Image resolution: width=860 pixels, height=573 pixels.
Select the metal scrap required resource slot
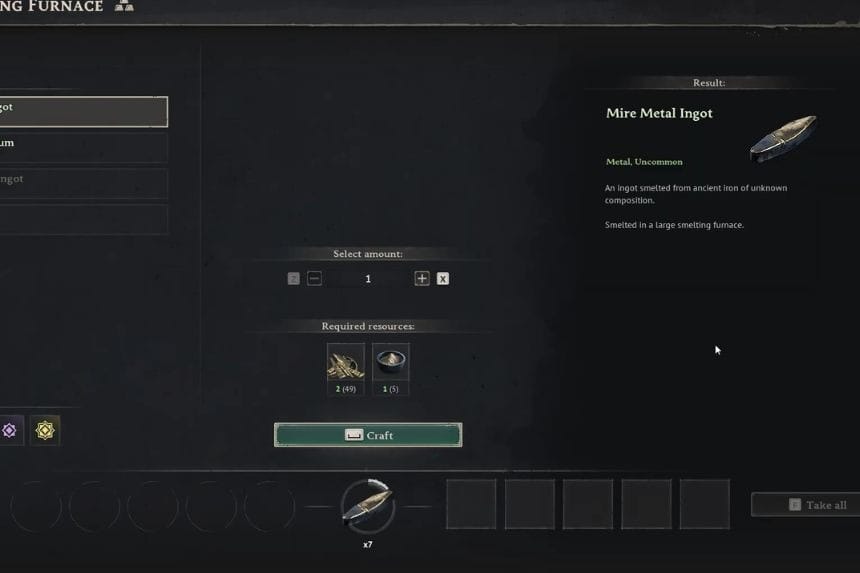(346, 363)
